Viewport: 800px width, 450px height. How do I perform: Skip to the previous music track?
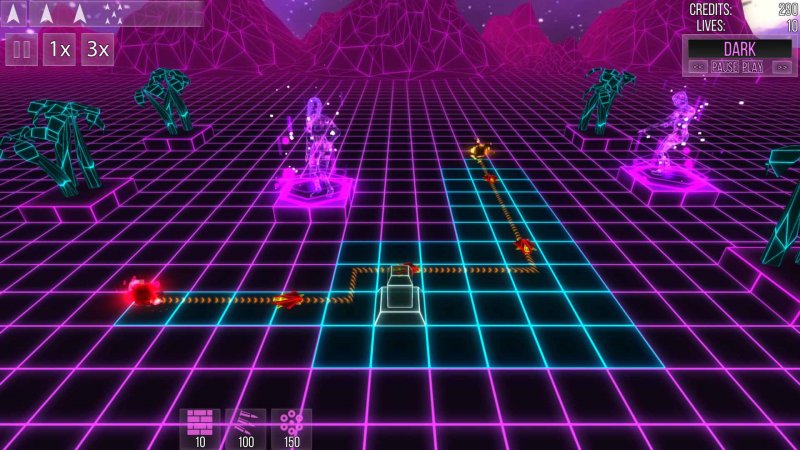[698, 67]
